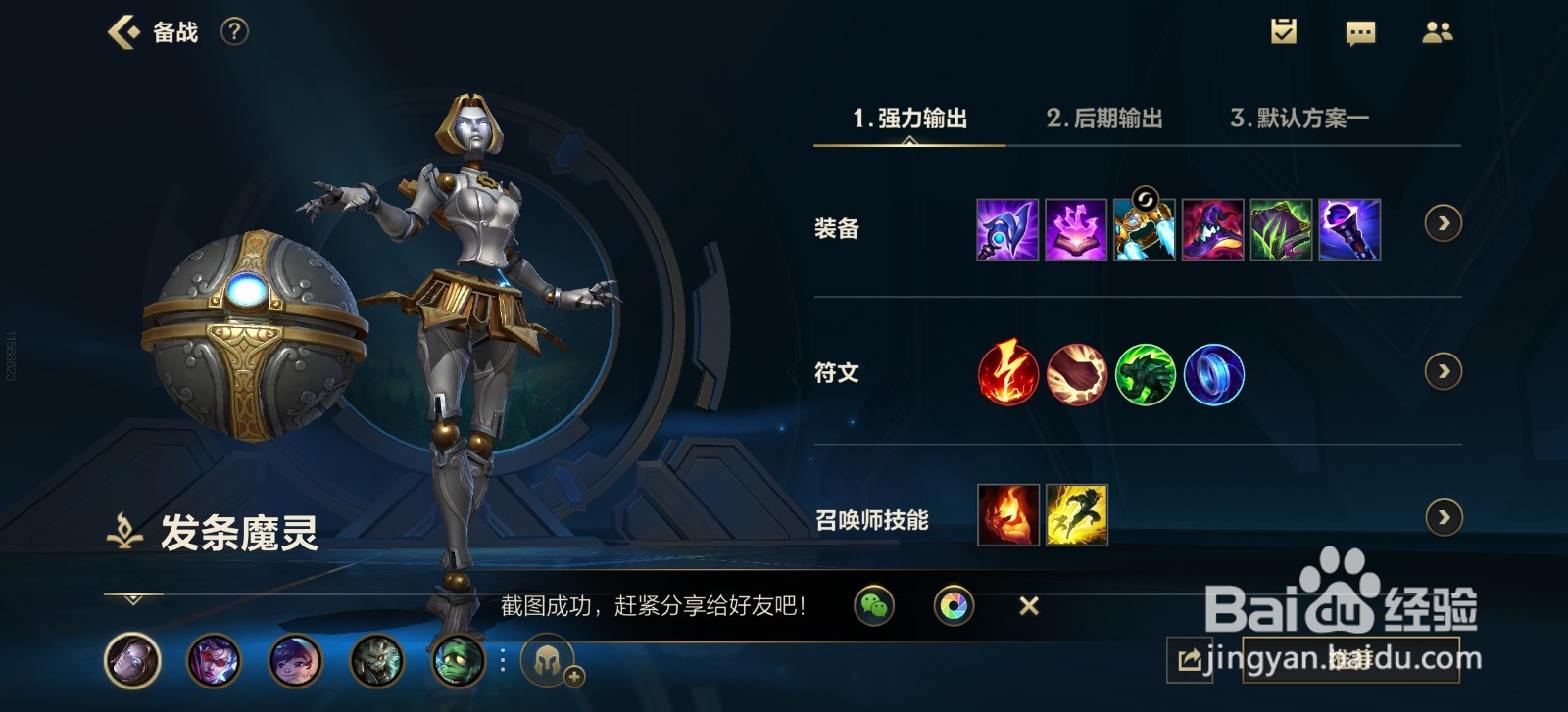1568x712 pixels.
Task: Select the red lightning keystone rune in 符文 row
Action: point(1007,374)
